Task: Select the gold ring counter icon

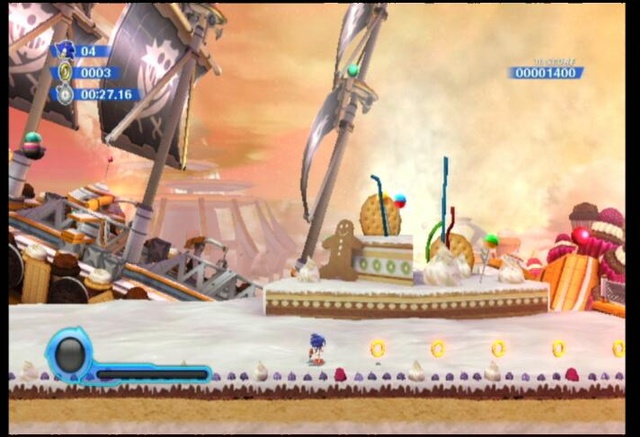Action: point(66,72)
